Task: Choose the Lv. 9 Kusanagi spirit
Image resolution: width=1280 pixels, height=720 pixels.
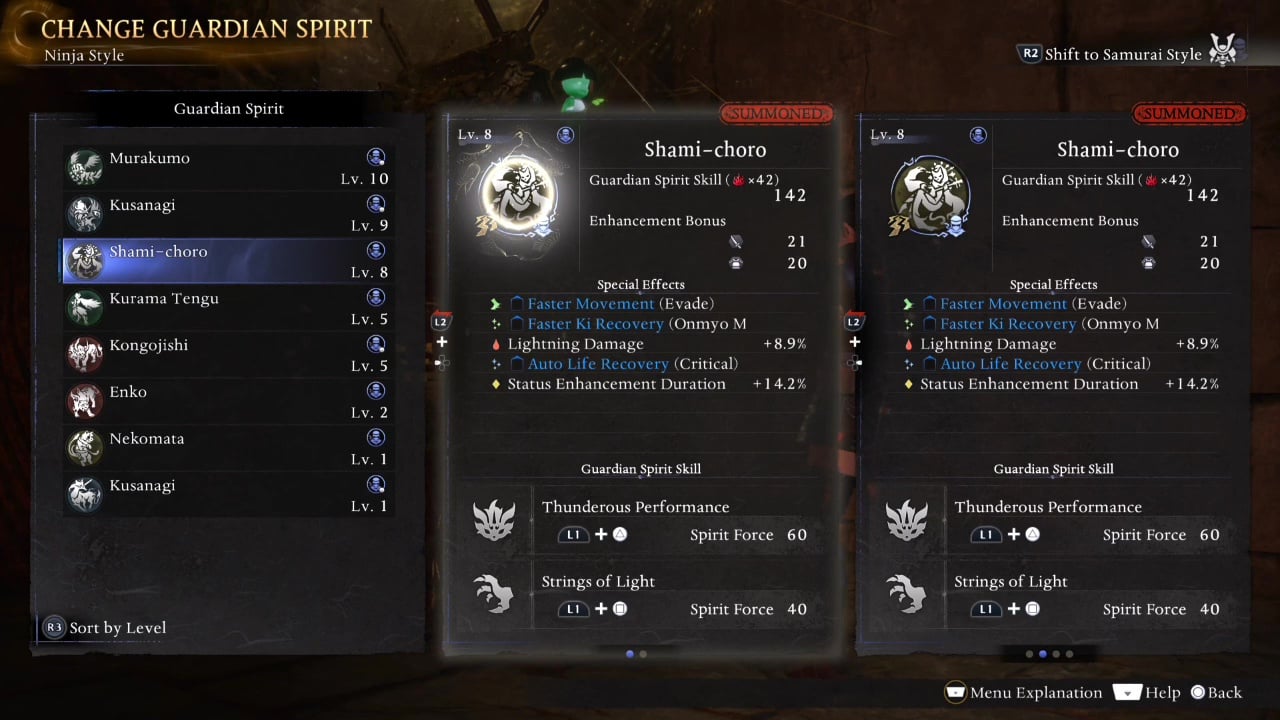Action: click(x=228, y=214)
